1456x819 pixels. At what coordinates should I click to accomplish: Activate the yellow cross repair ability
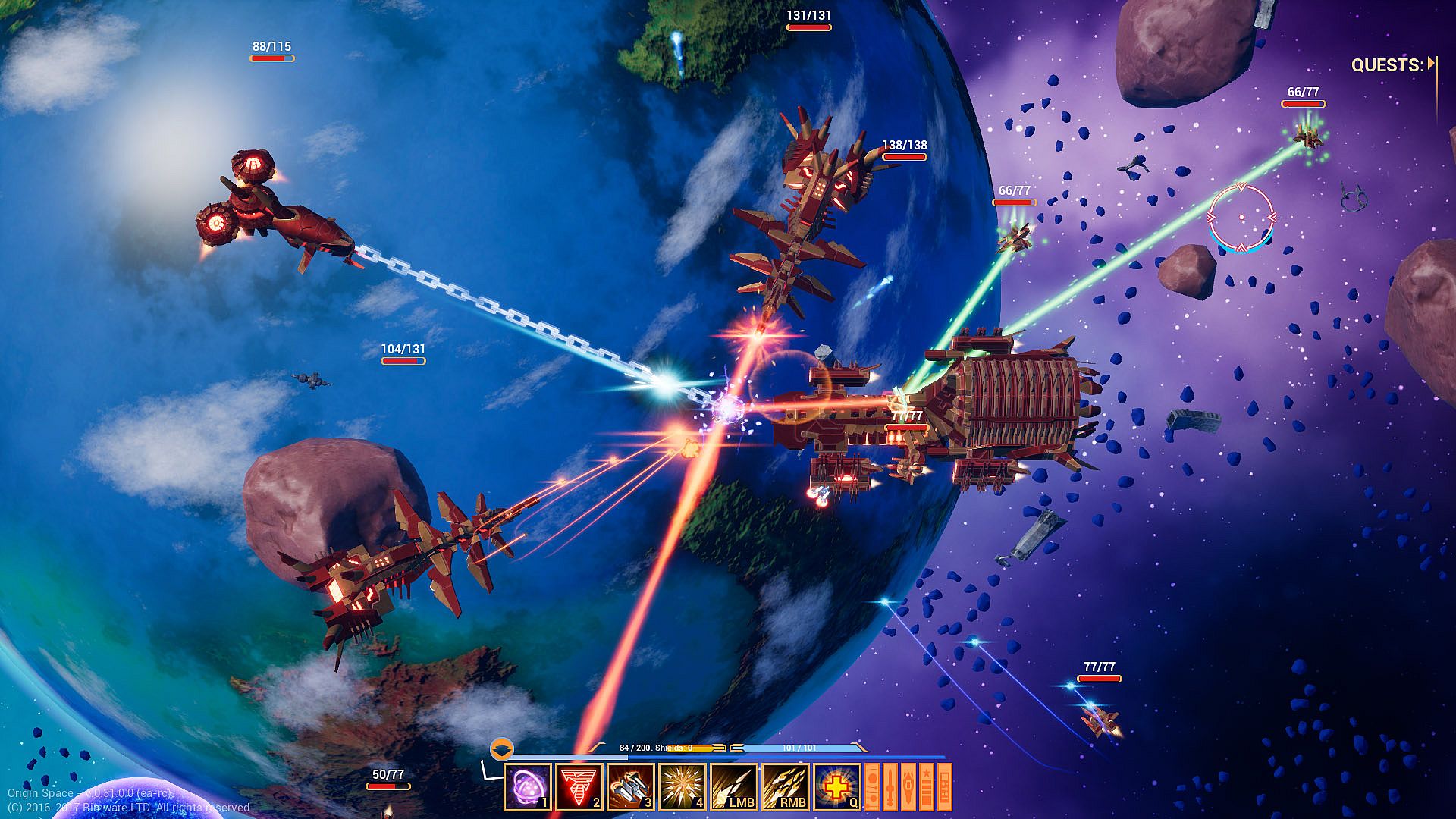pyautogui.click(x=837, y=787)
